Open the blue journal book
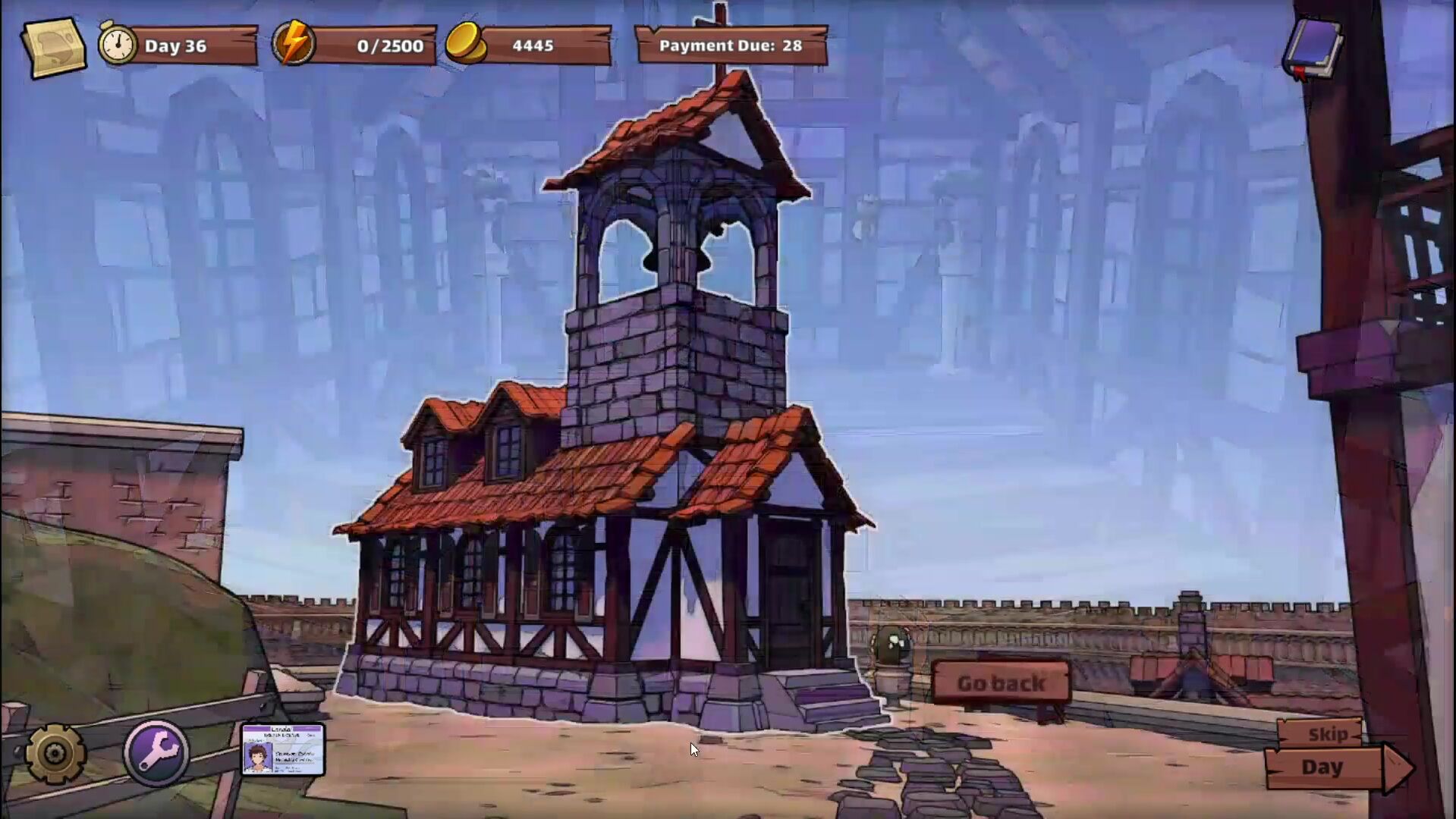 point(1313,47)
